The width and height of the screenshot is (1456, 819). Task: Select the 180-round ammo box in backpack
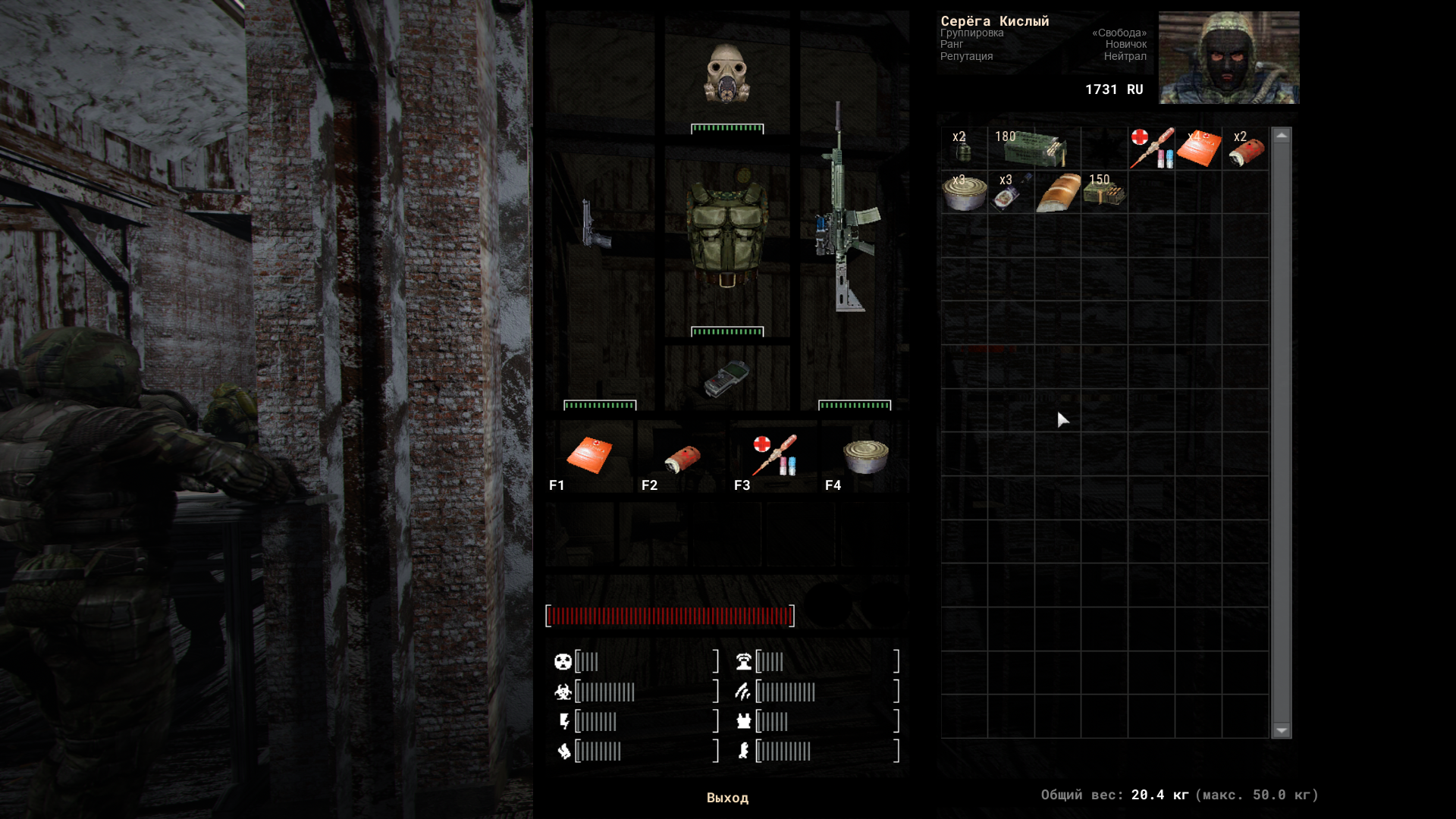pyautogui.click(x=1034, y=149)
